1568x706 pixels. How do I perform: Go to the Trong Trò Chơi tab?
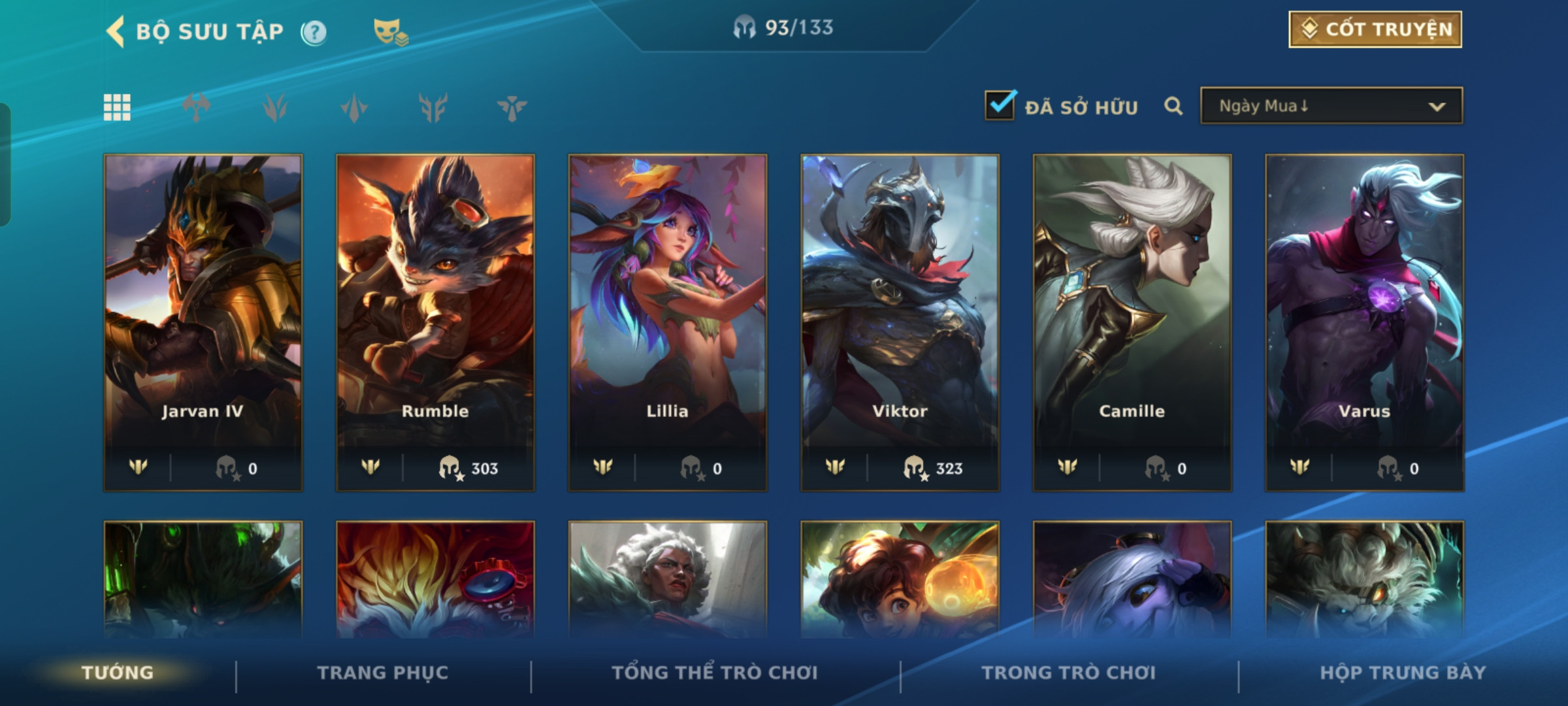click(1069, 673)
